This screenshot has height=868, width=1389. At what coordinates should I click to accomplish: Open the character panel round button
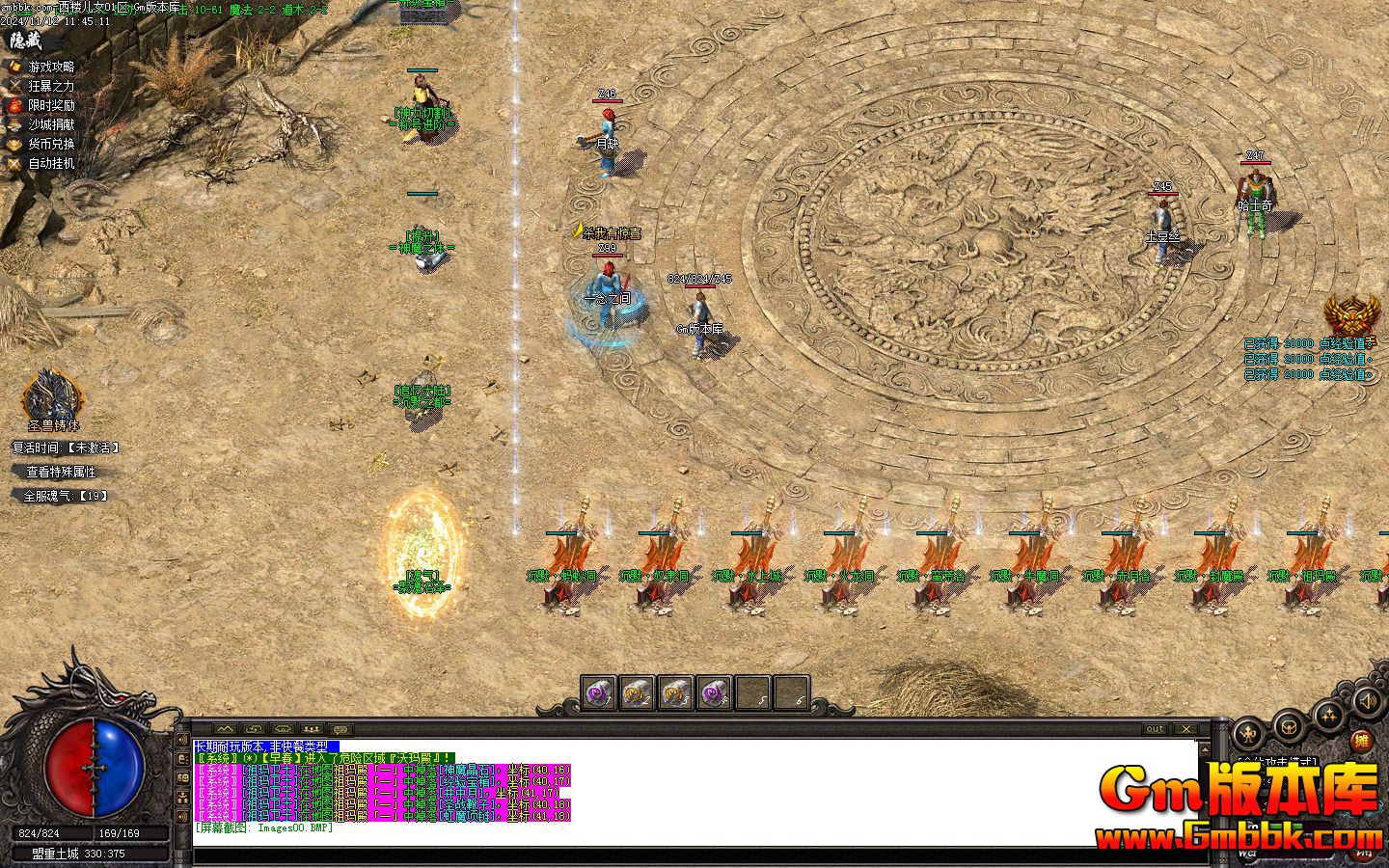click(x=1250, y=733)
